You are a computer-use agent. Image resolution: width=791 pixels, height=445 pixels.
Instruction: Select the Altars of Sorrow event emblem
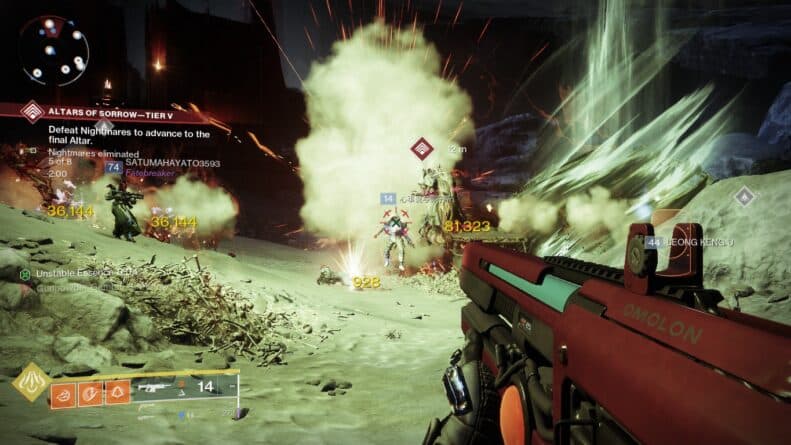pyautogui.click(x=33, y=113)
